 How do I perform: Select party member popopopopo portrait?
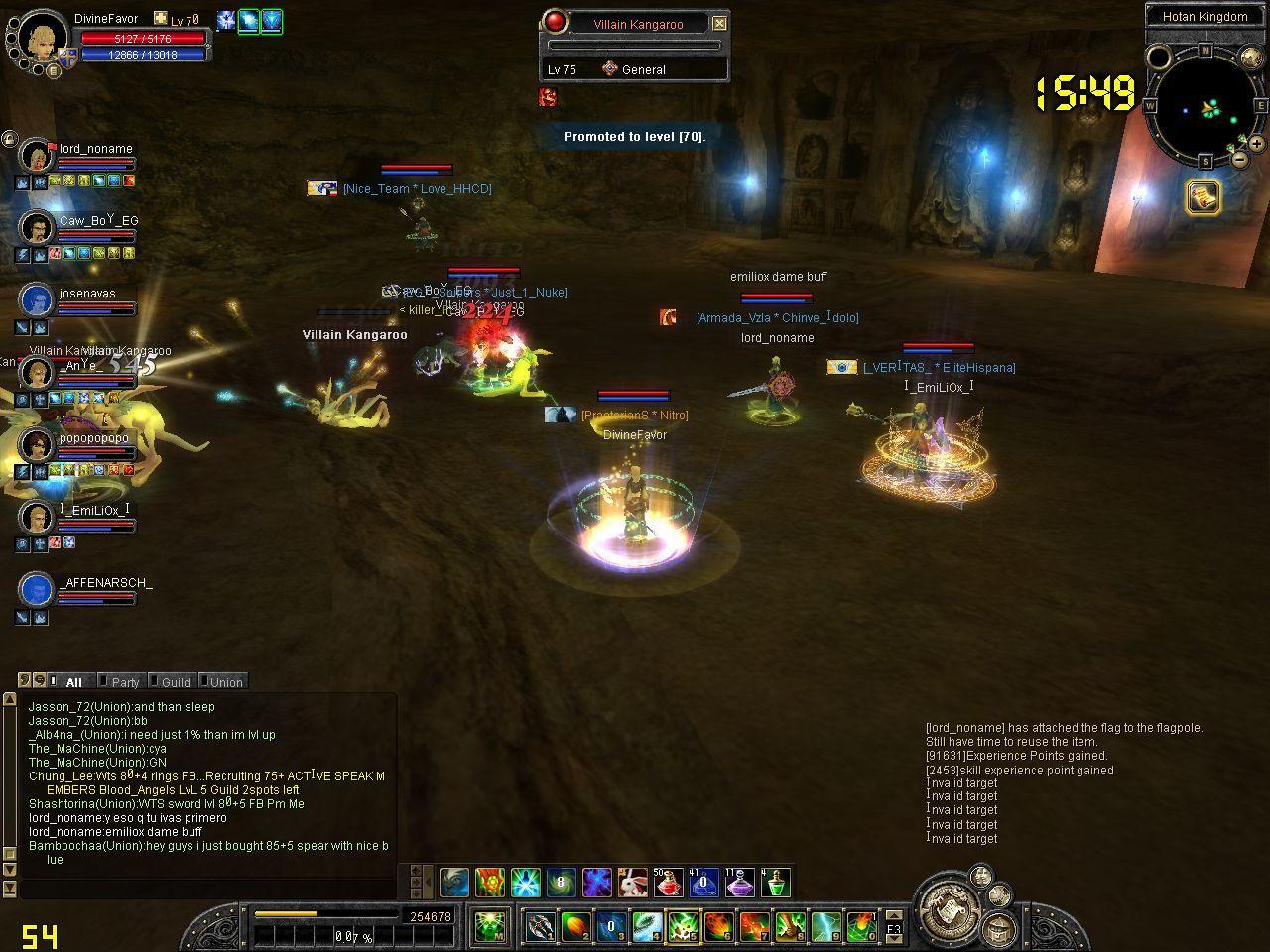pos(37,444)
